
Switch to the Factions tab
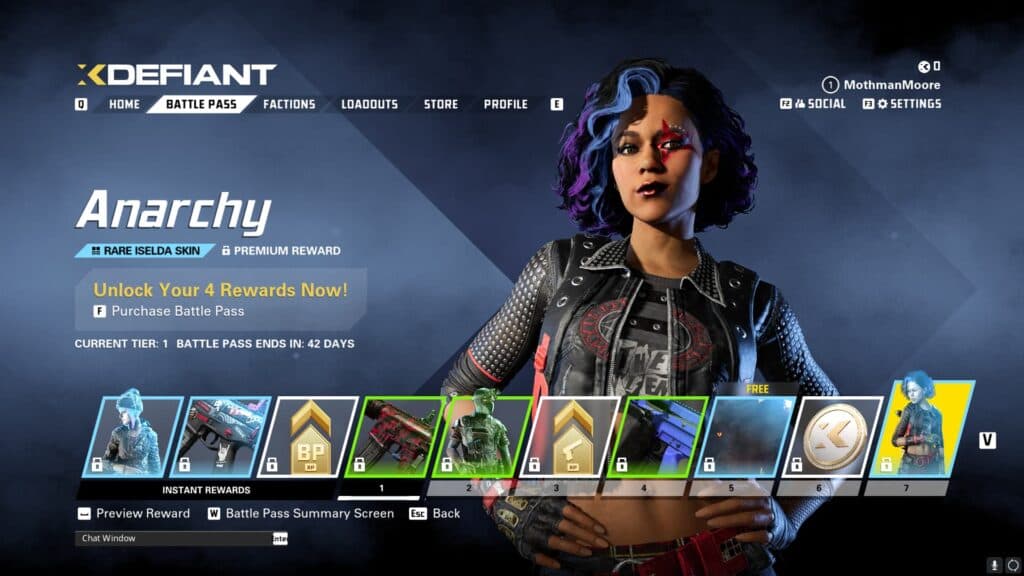[289, 104]
